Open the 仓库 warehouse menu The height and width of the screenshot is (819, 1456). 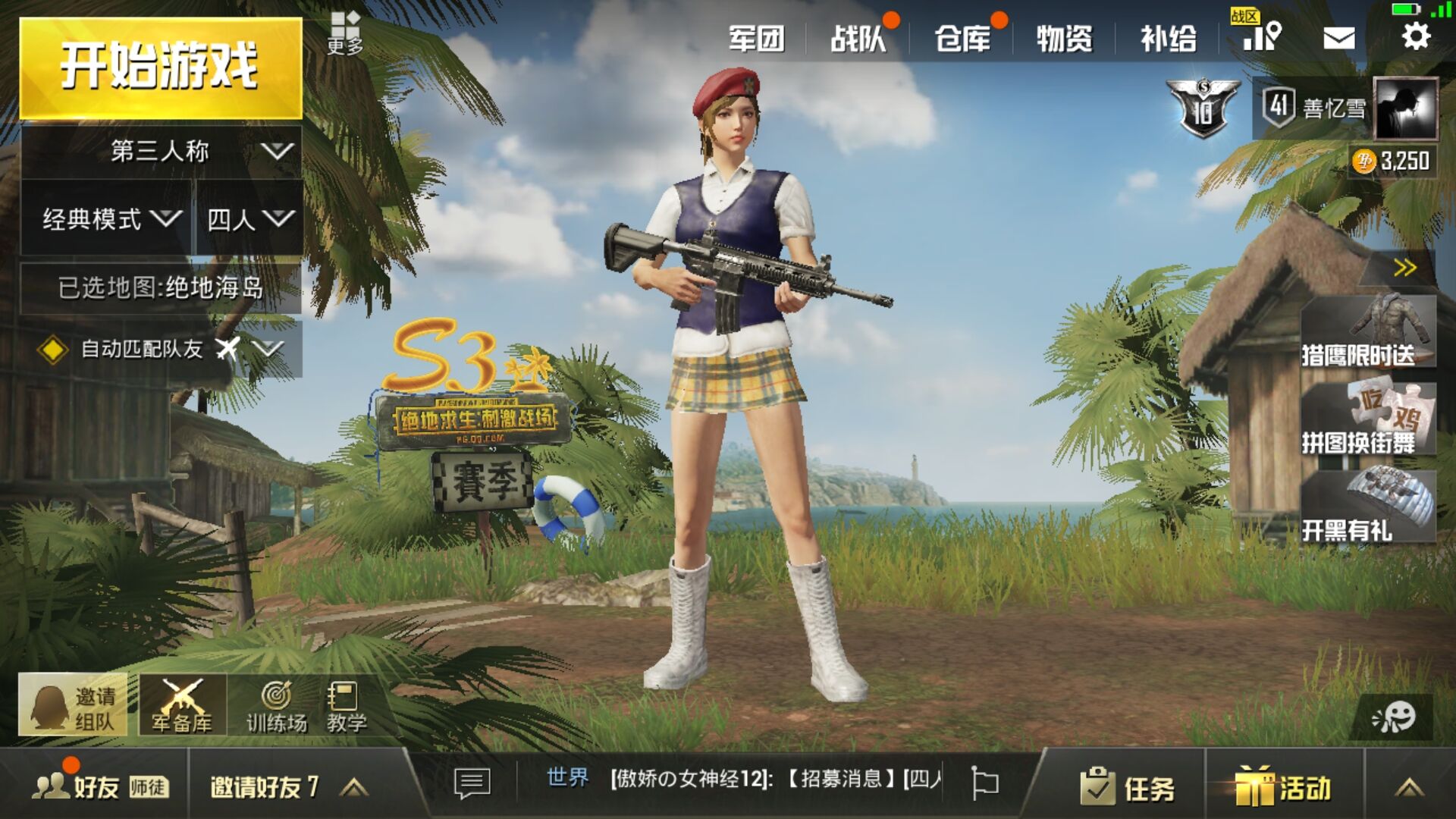tap(962, 38)
